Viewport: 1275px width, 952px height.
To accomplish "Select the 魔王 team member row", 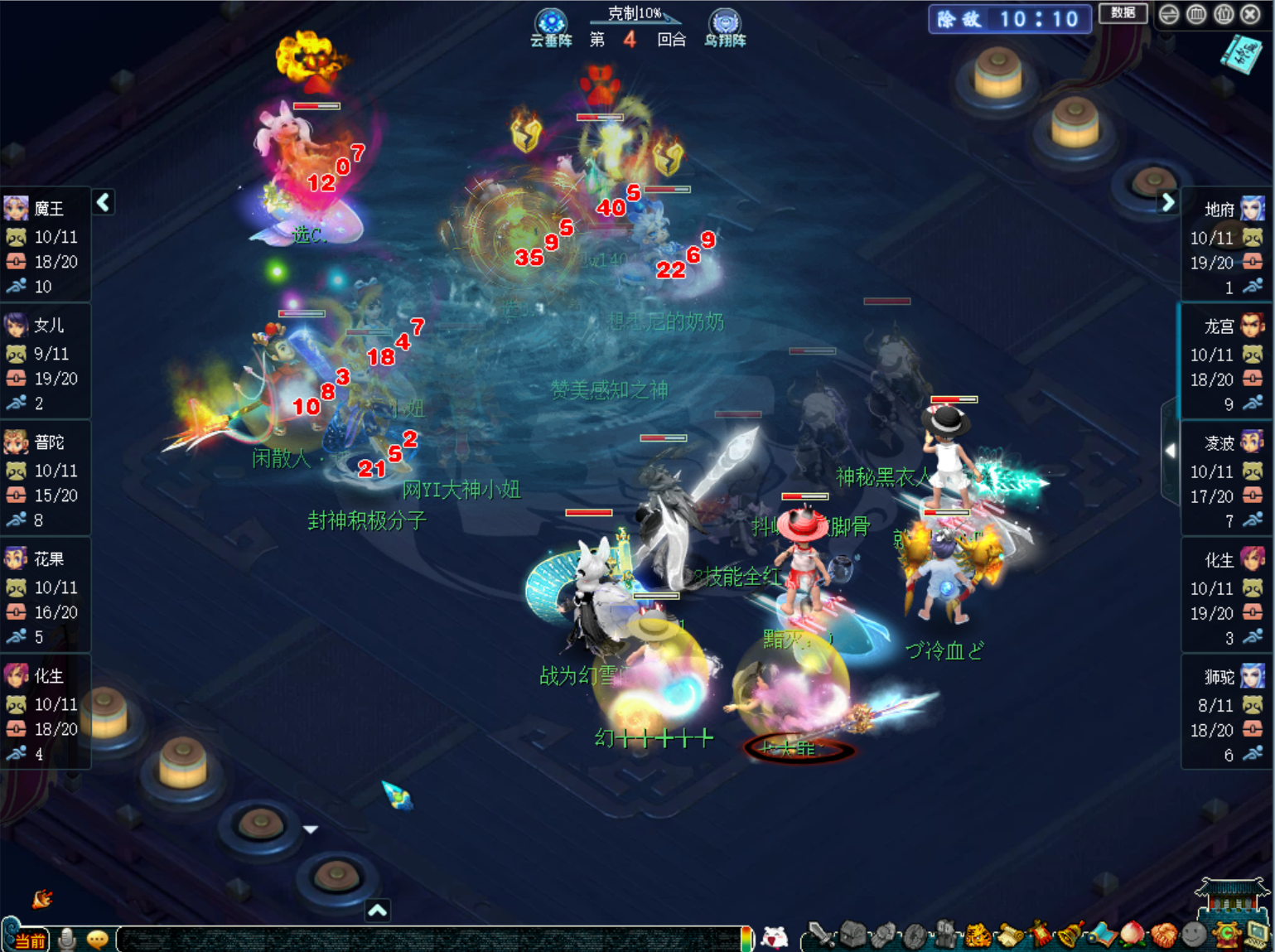I will [45, 246].
